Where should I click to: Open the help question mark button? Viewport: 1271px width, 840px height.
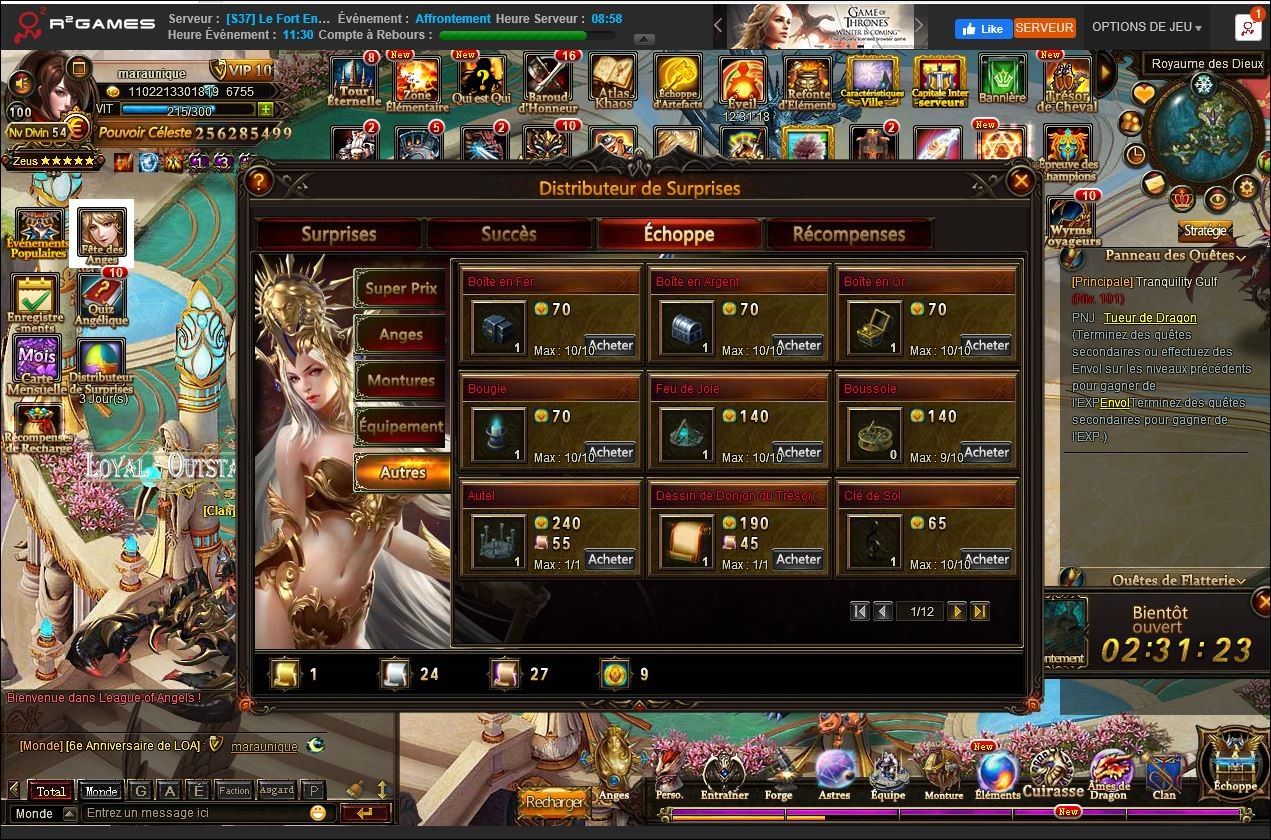pos(259,181)
